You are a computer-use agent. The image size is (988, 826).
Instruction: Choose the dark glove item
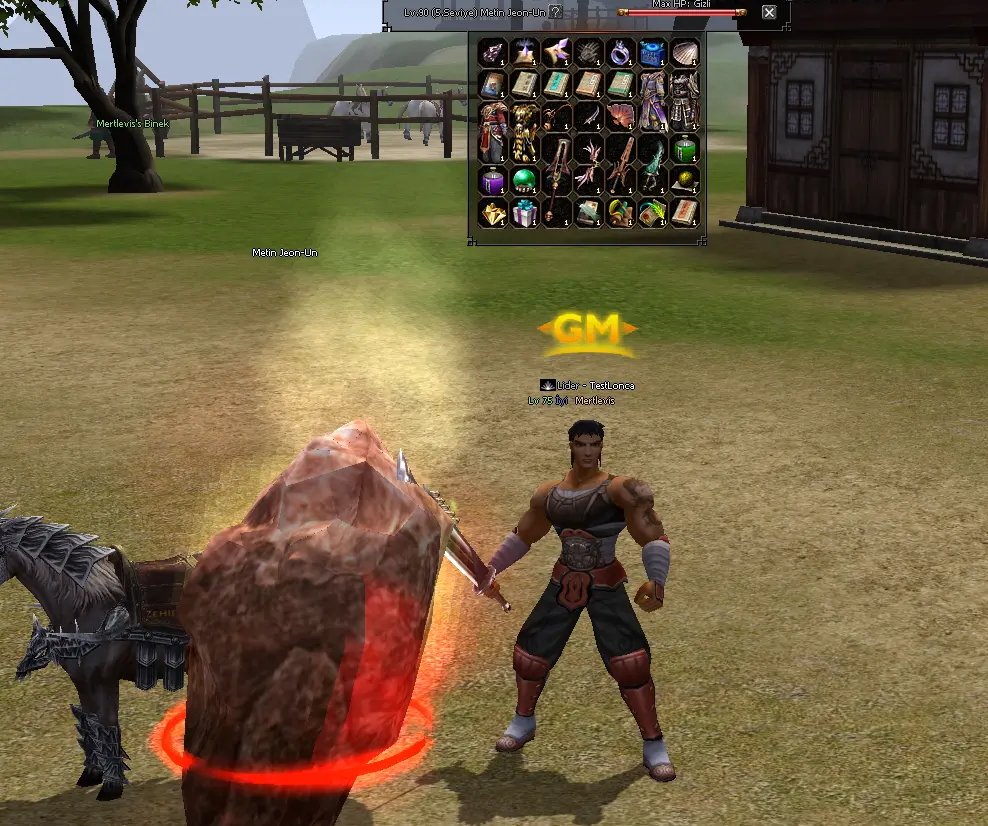[x=588, y=51]
